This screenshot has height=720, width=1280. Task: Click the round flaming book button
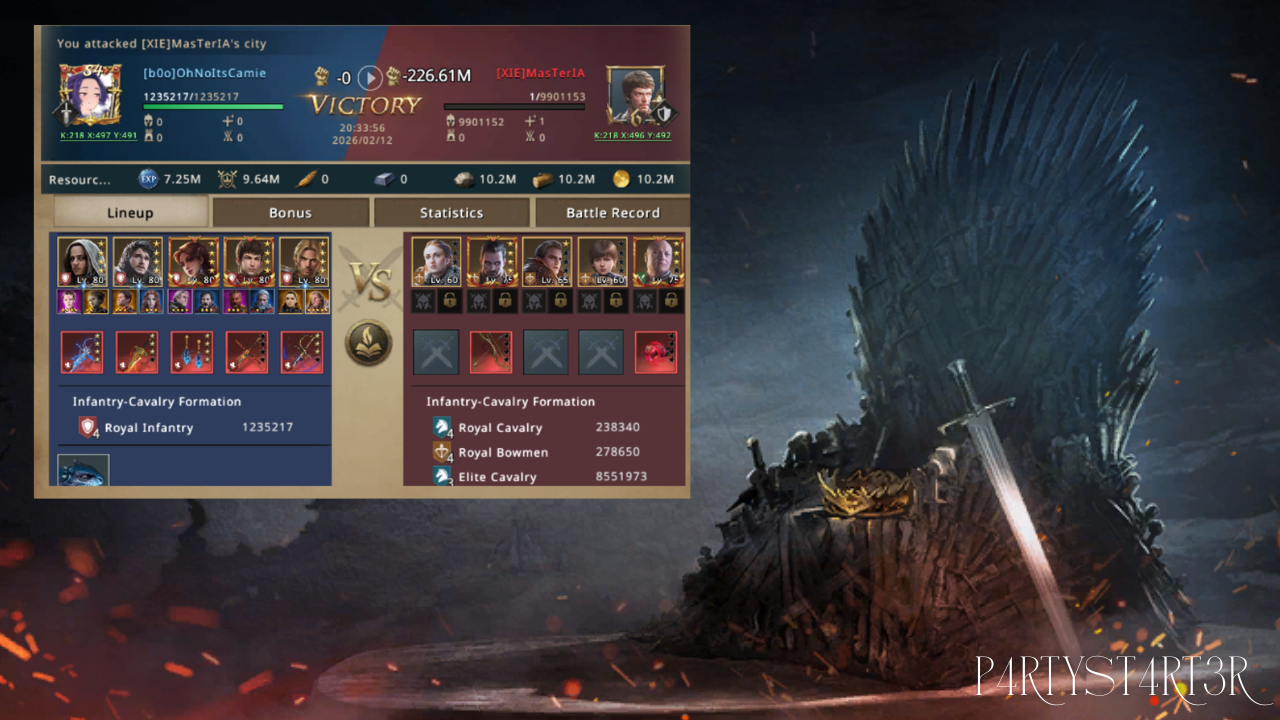point(369,342)
